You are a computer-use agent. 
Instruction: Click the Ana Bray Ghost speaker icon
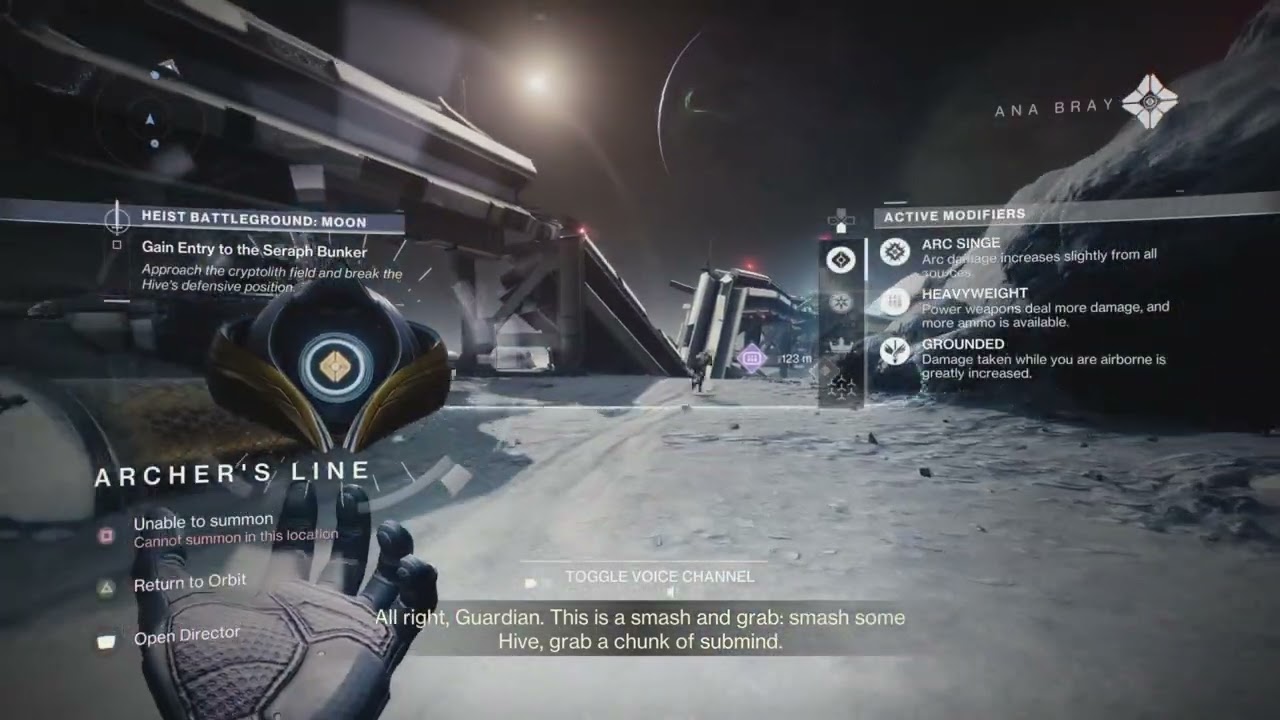pos(1150,102)
